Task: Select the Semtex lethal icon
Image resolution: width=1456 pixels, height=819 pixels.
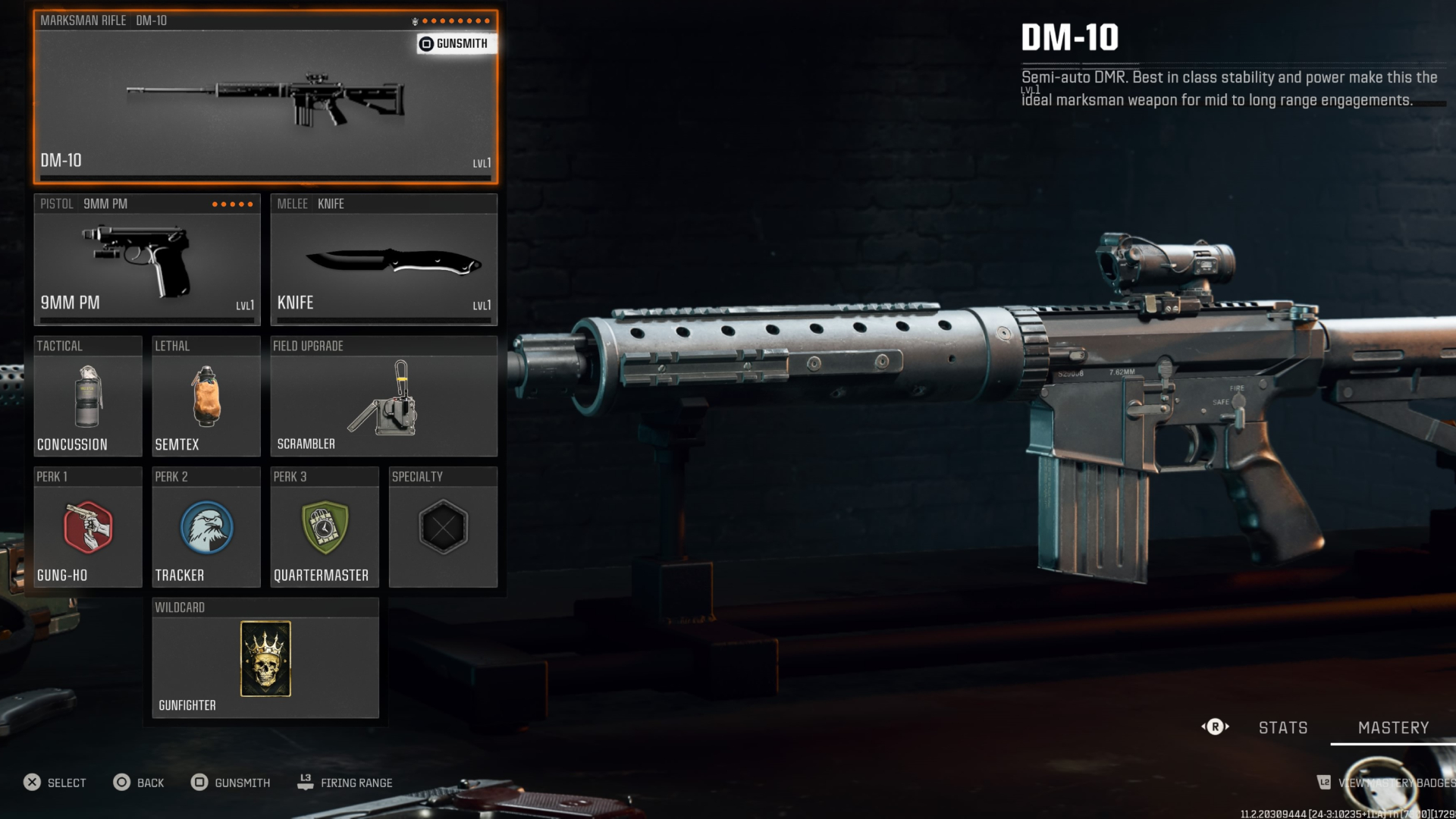Action: pos(206,394)
